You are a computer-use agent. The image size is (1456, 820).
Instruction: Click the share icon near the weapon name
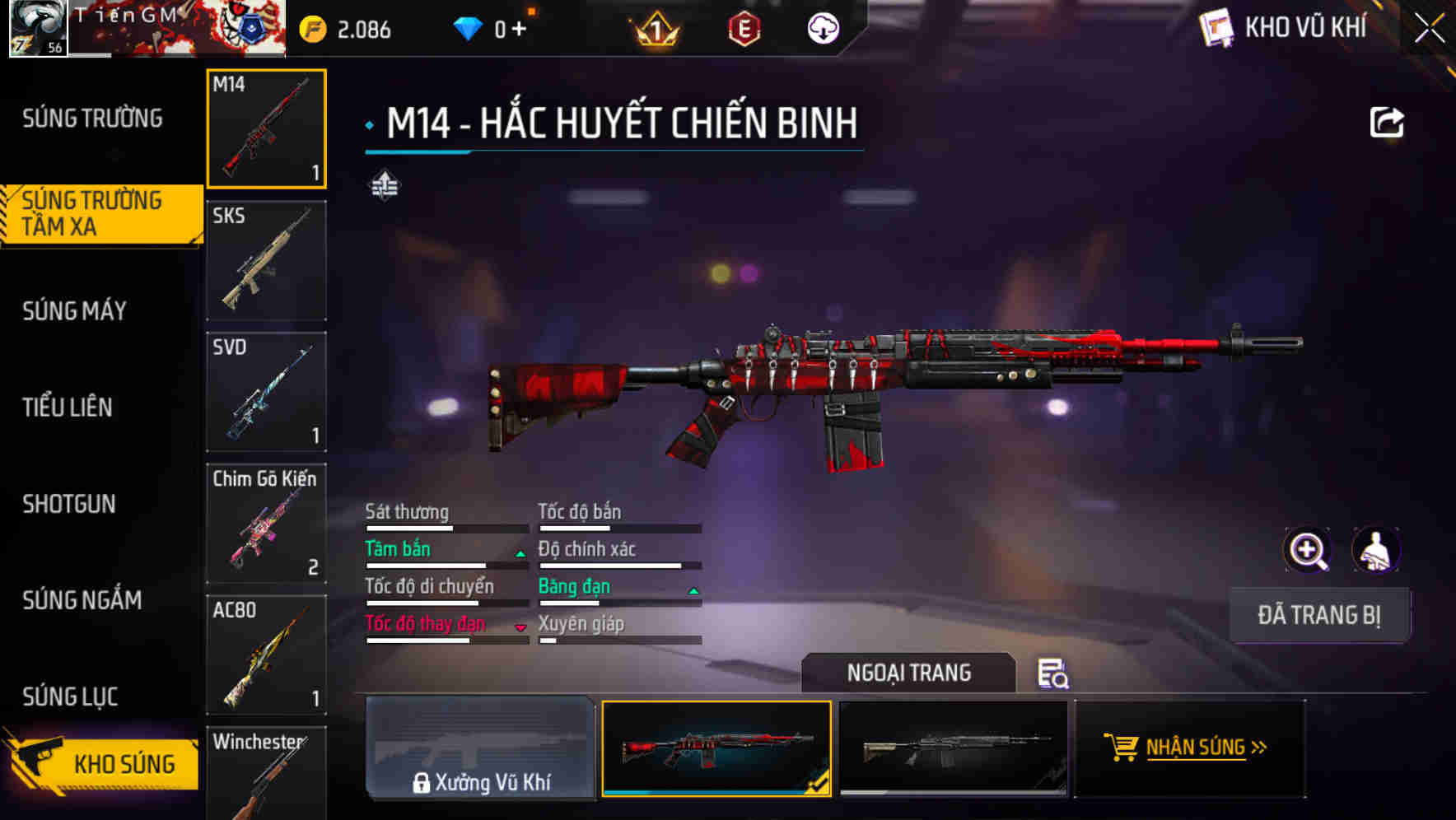1388,121
